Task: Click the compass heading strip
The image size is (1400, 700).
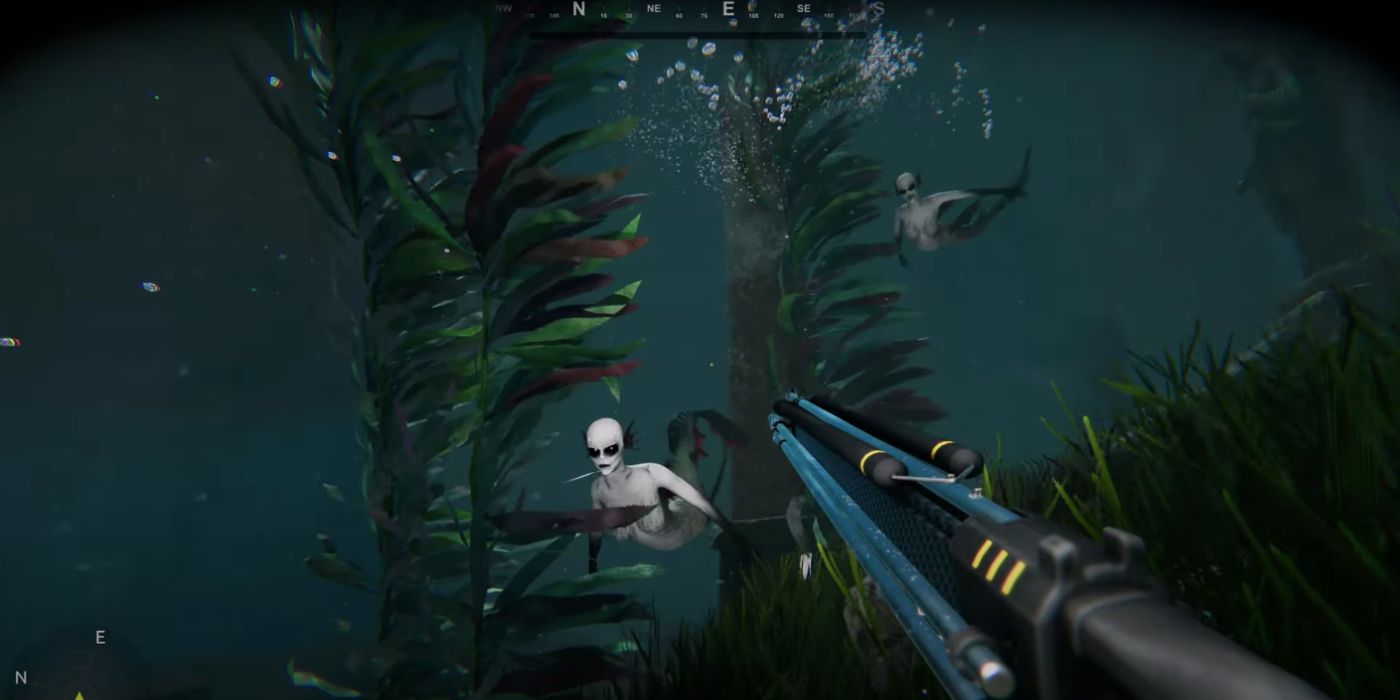Action: click(690, 11)
